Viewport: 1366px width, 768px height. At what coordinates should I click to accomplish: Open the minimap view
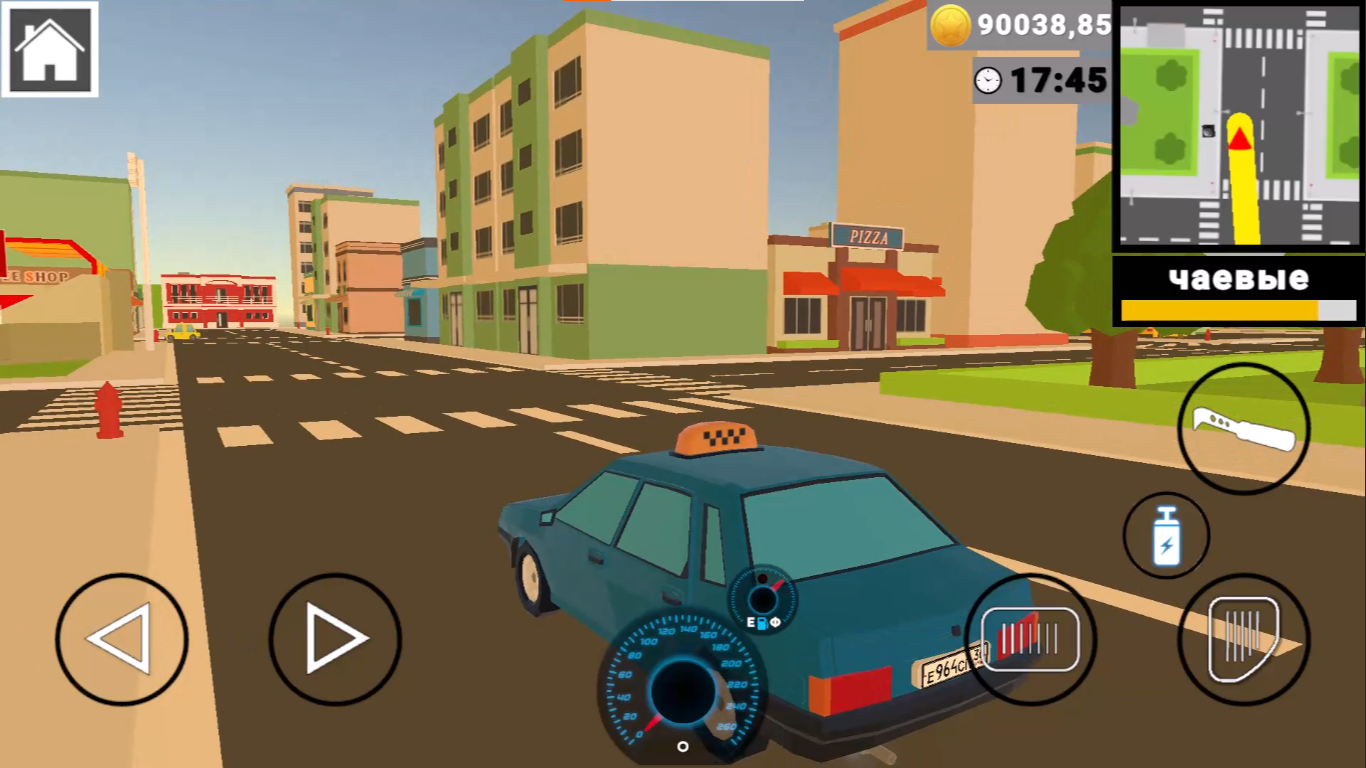point(1240,130)
